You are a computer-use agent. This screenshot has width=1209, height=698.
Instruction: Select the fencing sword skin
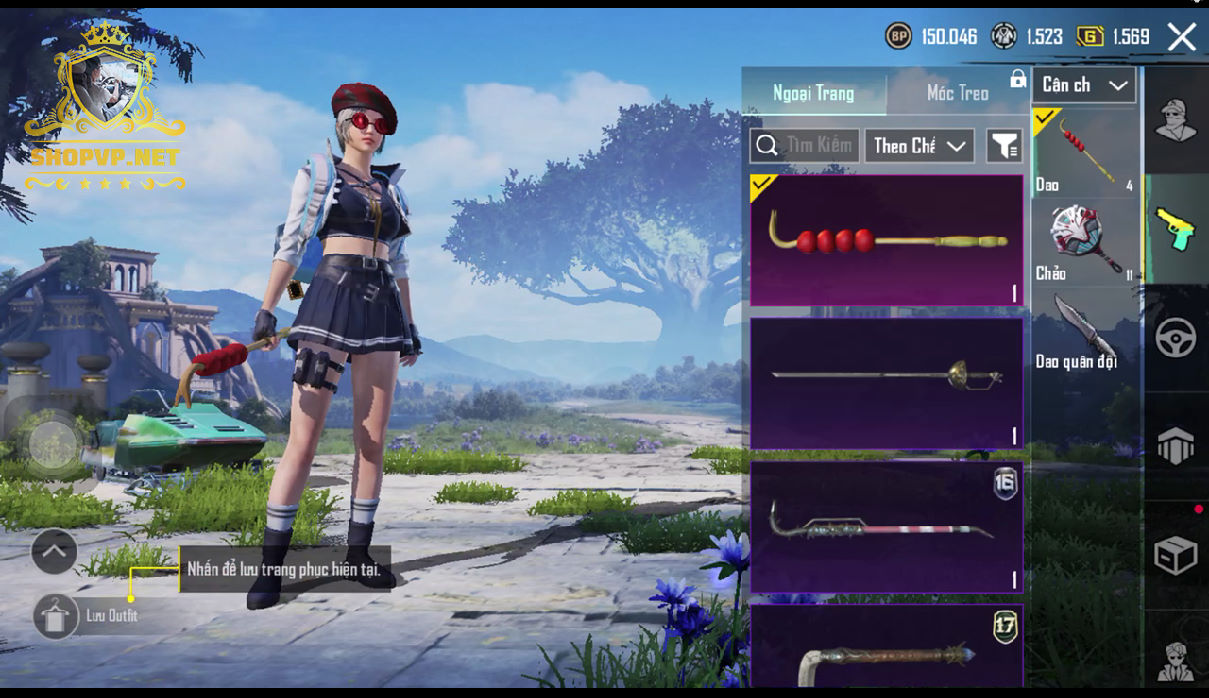[x=886, y=383]
